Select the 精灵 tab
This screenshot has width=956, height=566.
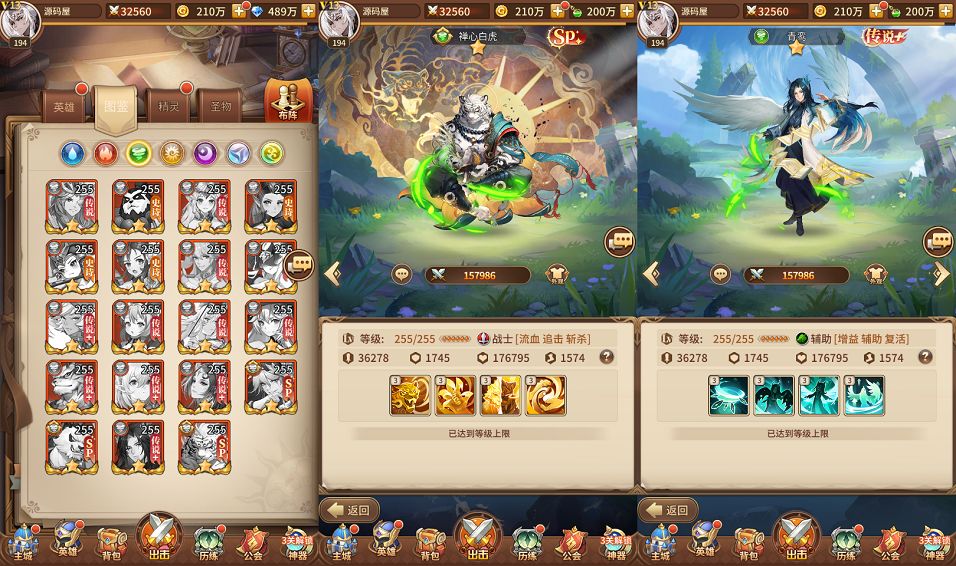[x=168, y=107]
